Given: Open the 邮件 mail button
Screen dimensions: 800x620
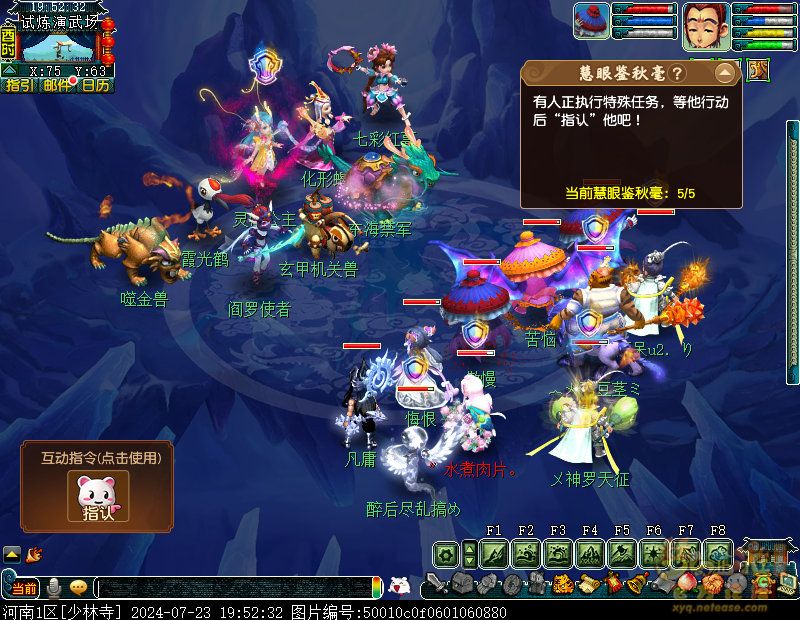Looking at the screenshot, I should (x=57, y=86).
